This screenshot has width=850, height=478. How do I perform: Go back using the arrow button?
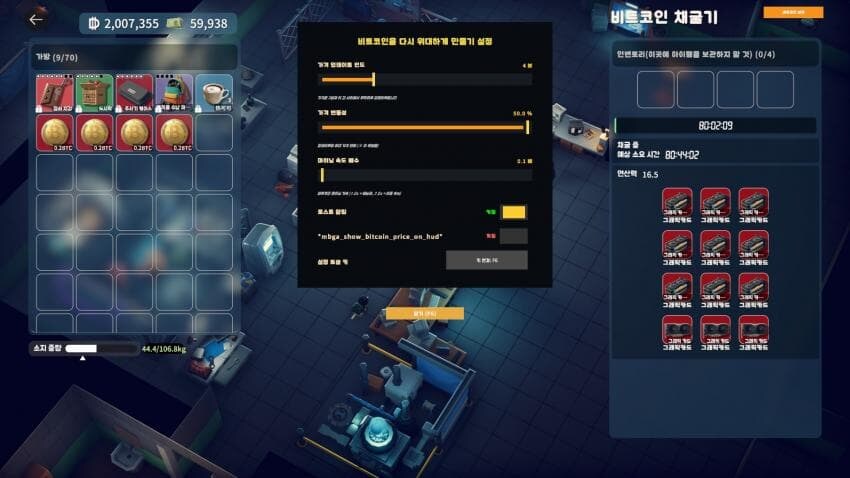click(37, 19)
